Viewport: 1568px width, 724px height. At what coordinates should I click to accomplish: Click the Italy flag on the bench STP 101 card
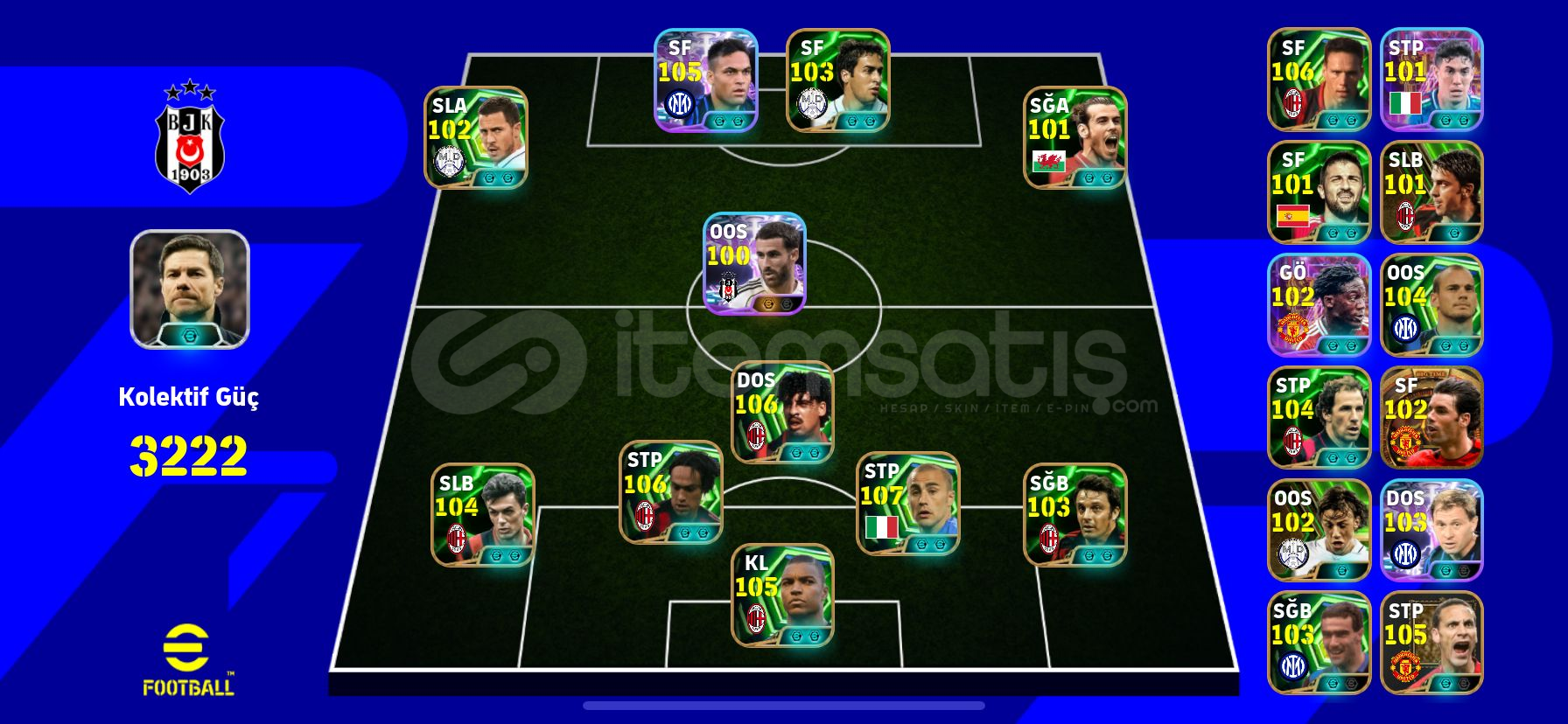pos(1403,103)
